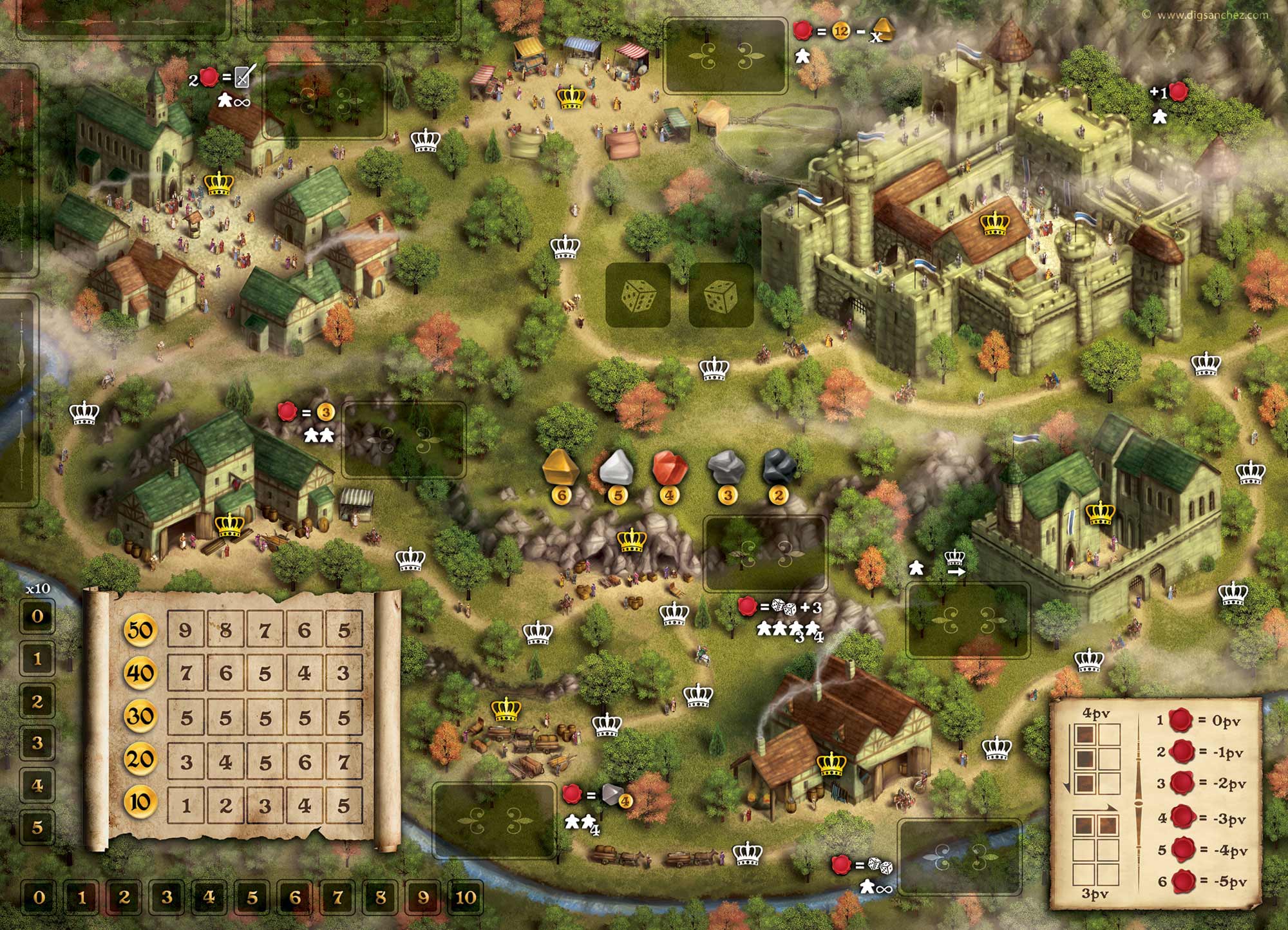
Task: Pick the silver ore resource worth 5
Action: tap(617, 468)
